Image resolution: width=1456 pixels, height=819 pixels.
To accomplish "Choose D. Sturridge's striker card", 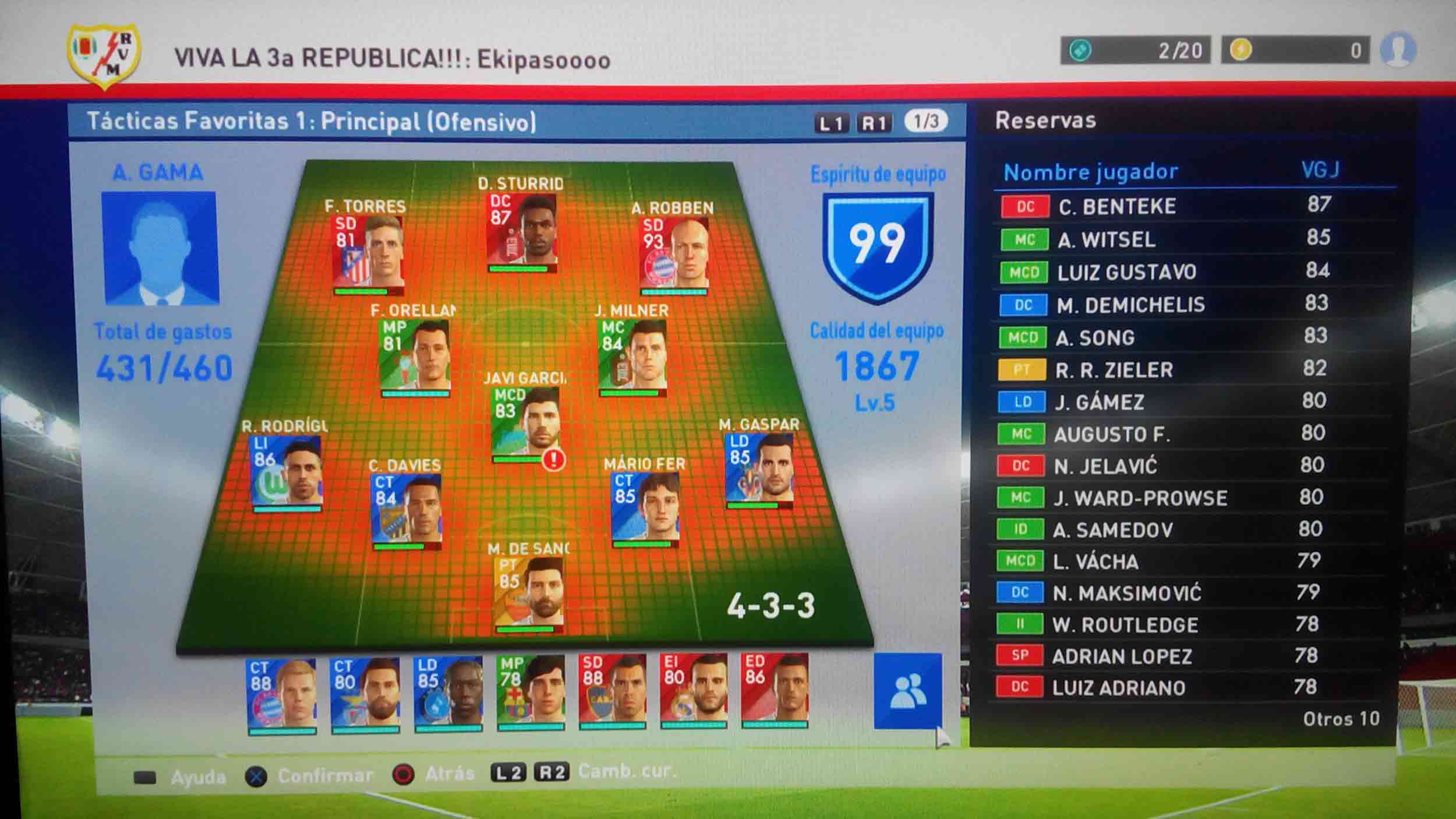I will pyautogui.click(x=522, y=233).
